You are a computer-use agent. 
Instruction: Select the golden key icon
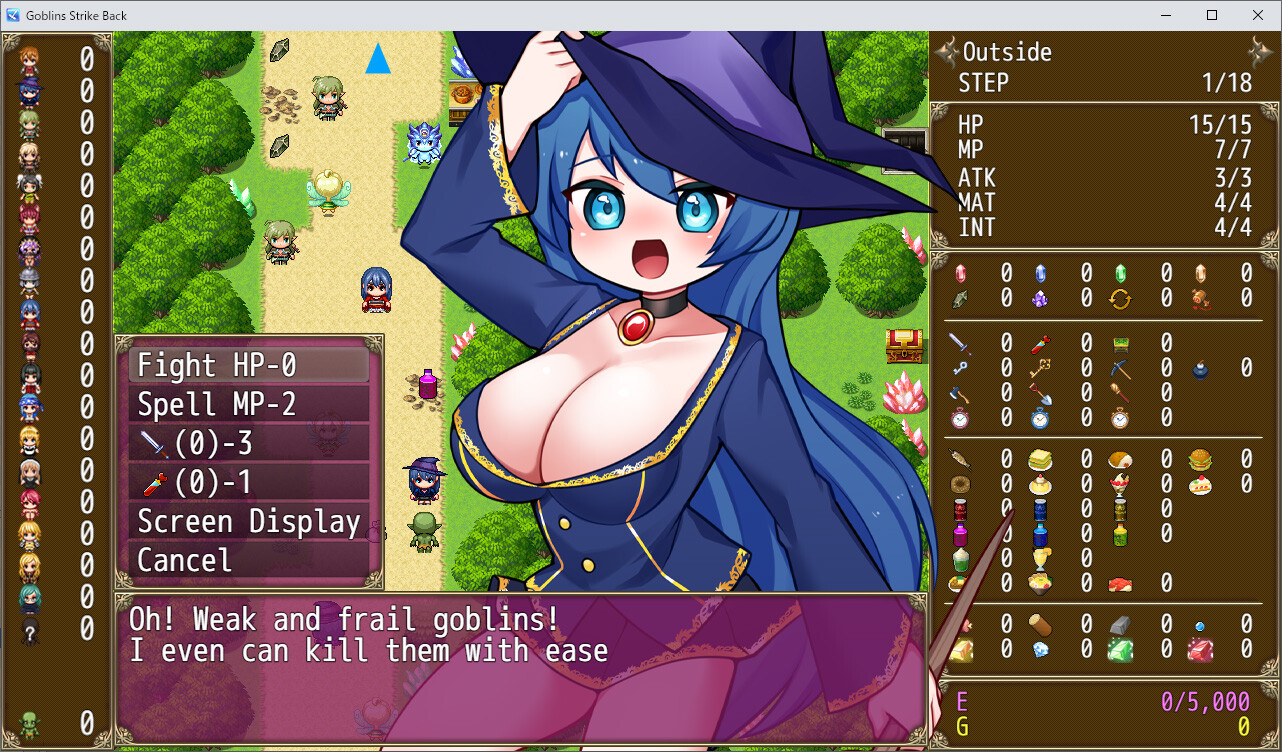(1041, 367)
